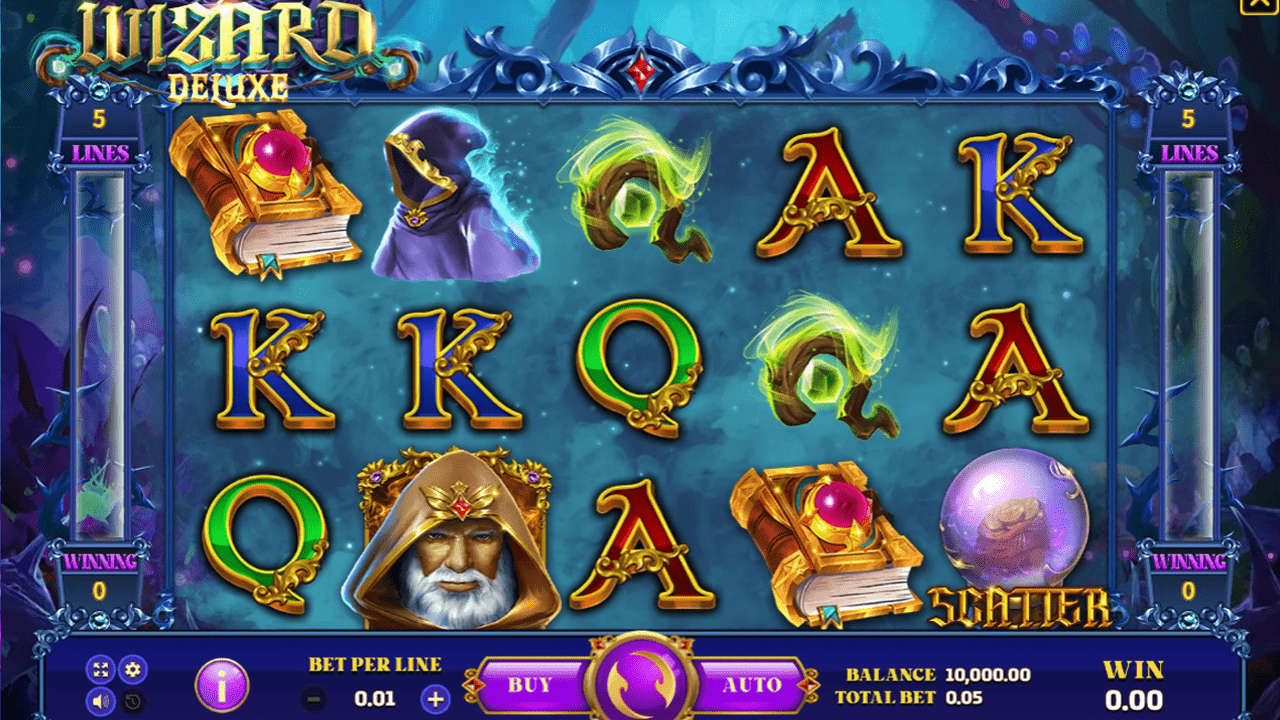
Task: Spin the reels with the center button
Action: pos(640,684)
